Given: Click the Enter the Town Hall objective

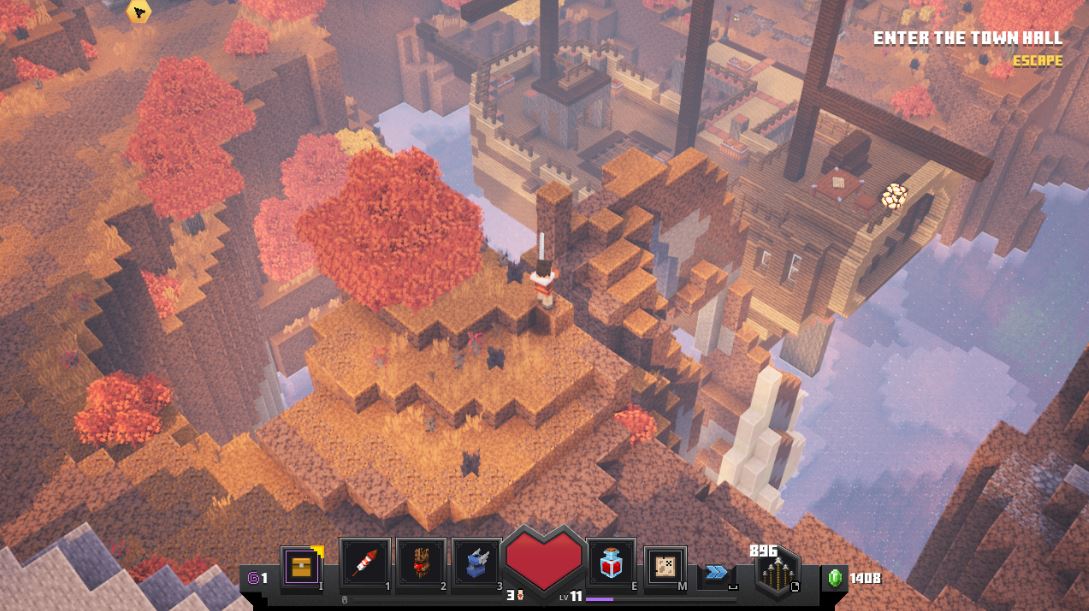Looking at the screenshot, I should pos(966,38).
